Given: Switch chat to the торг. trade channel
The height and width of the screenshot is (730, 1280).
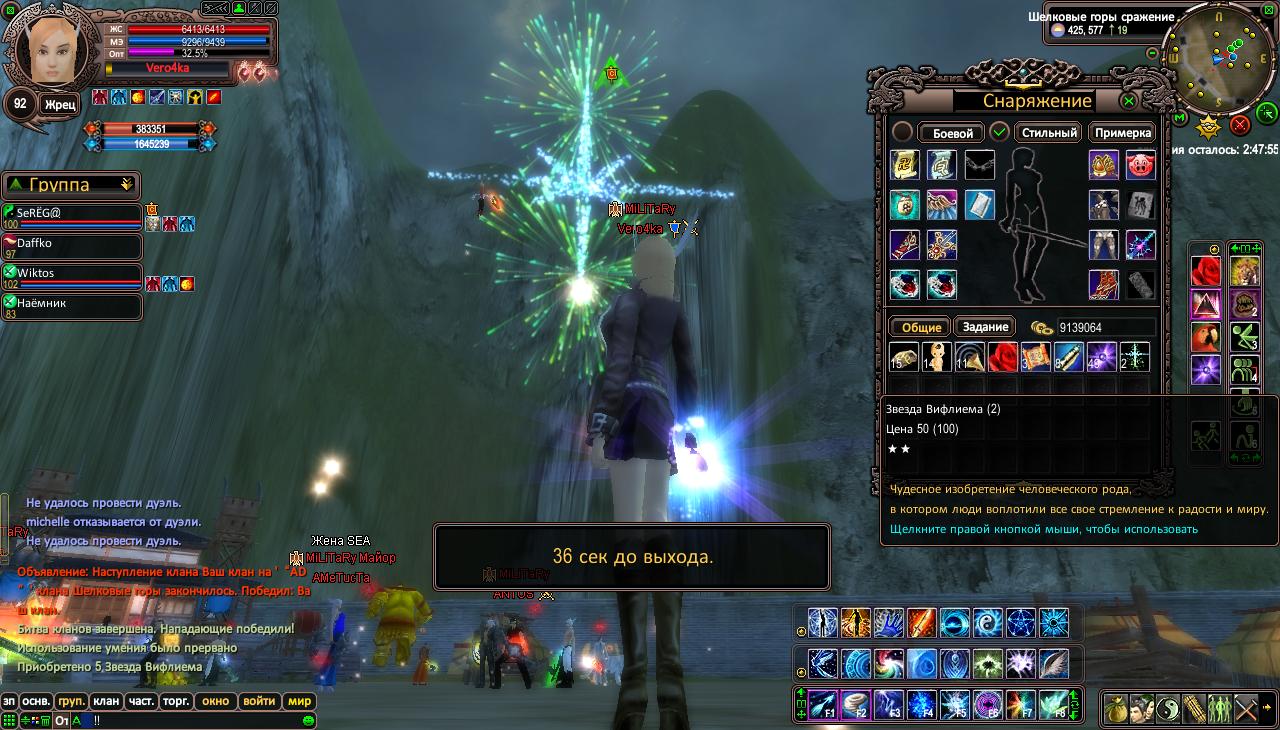Looking at the screenshot, I should click(x=175, y=701).
